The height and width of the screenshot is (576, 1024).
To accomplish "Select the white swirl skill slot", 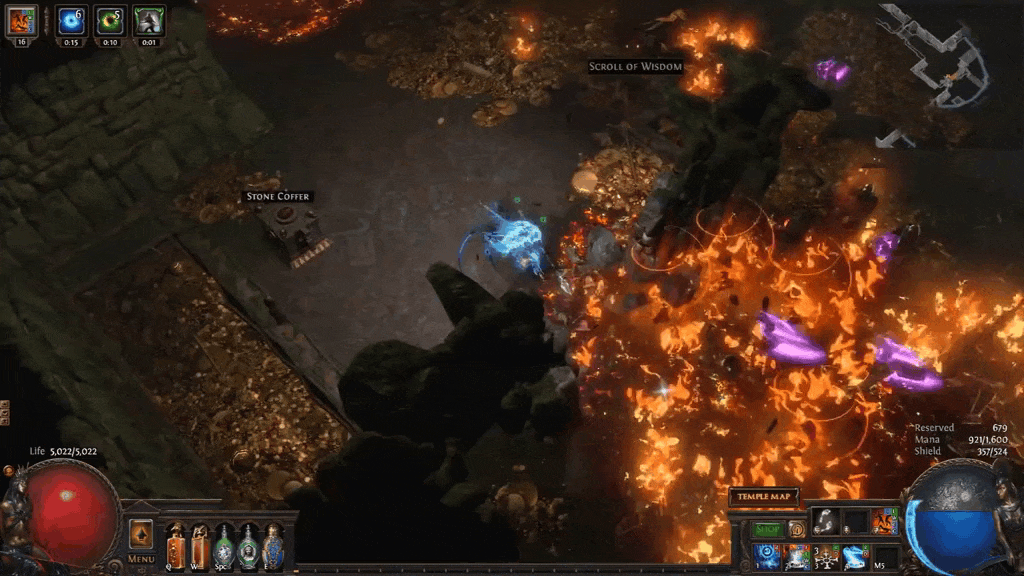I will point(825,520).
